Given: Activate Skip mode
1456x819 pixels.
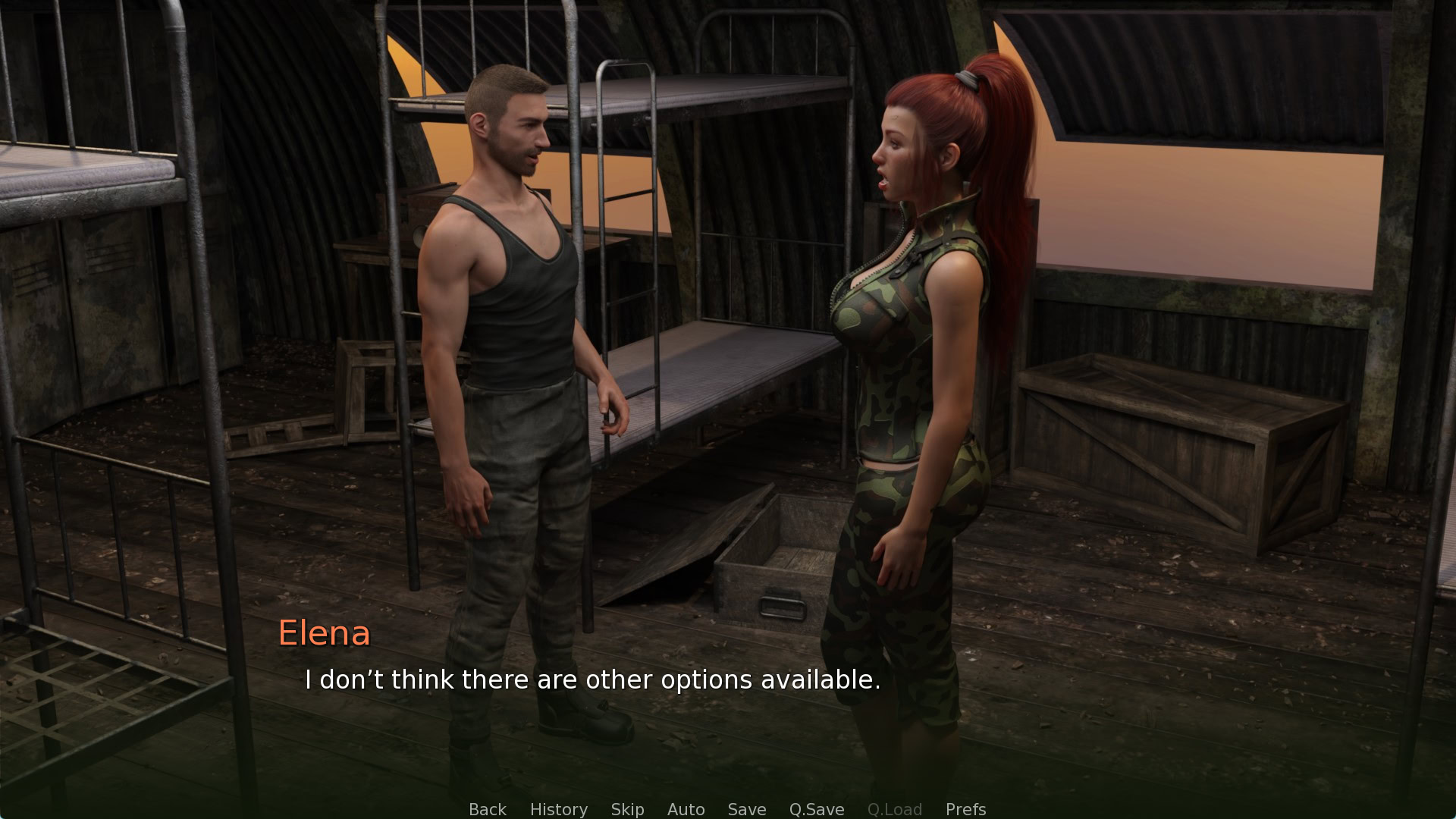Looking at the screenshot, I should click(x=627, y=809).
